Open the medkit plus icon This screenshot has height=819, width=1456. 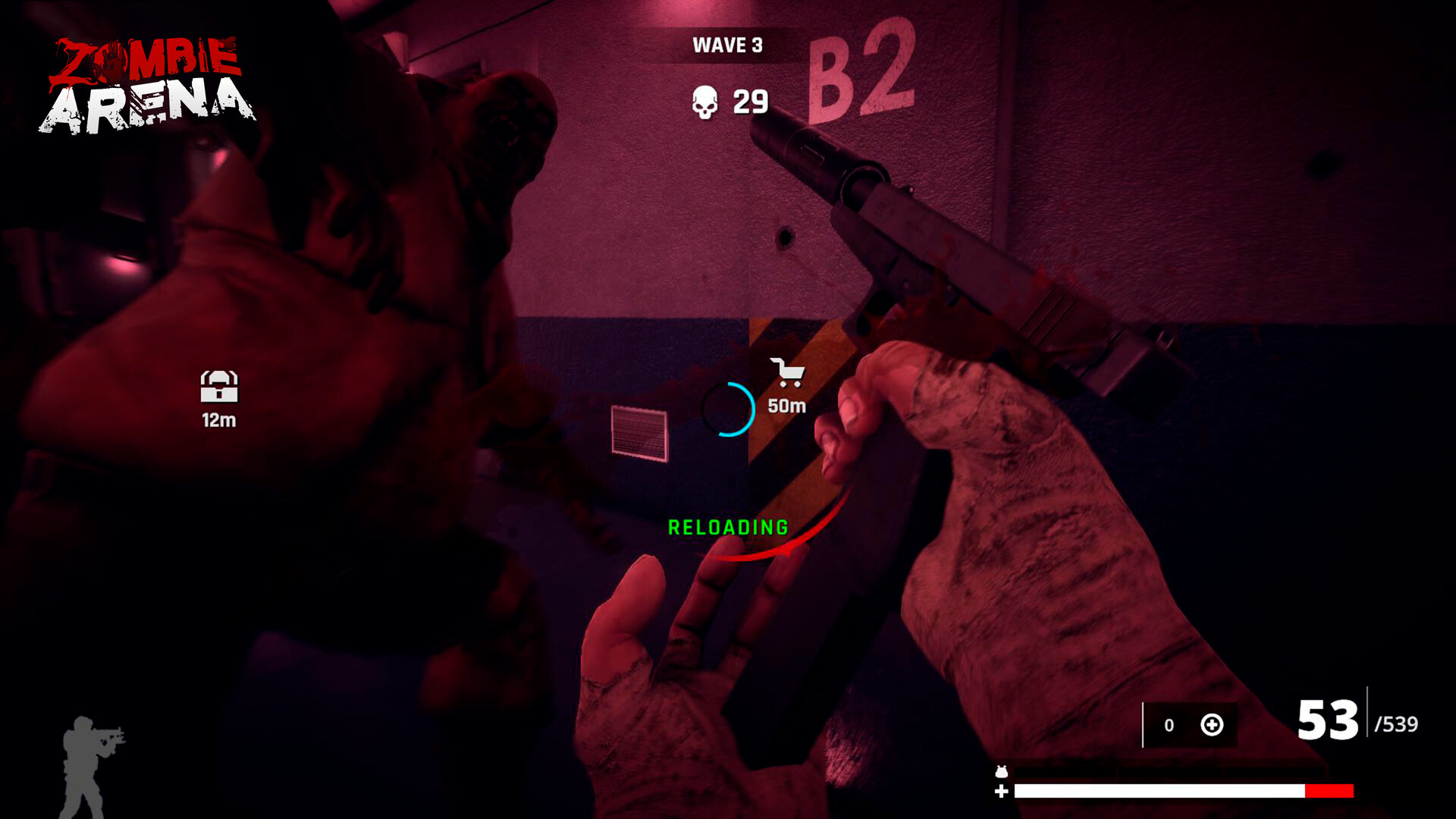[x=1211, y=726]
